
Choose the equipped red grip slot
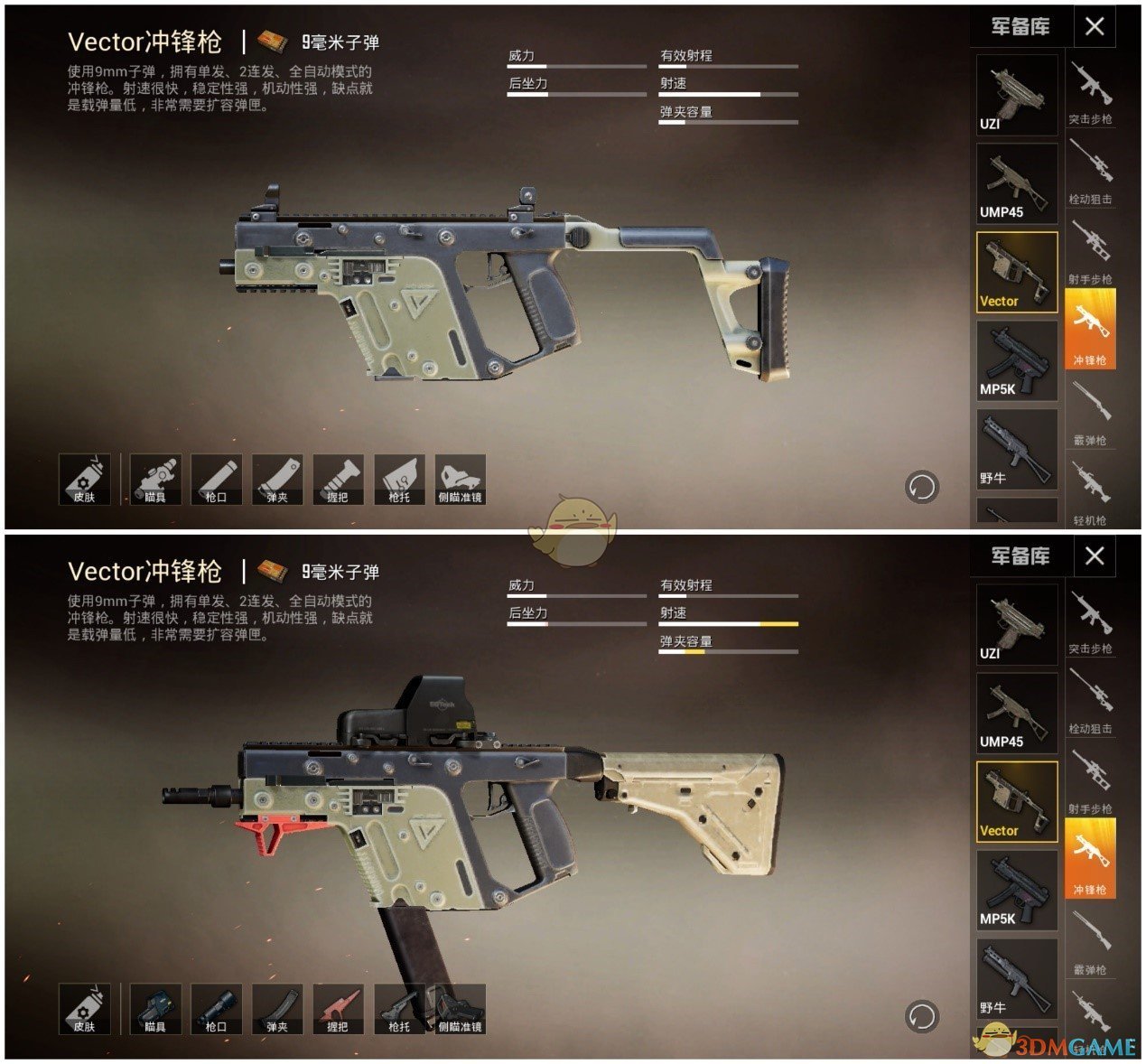(338, 1008)
